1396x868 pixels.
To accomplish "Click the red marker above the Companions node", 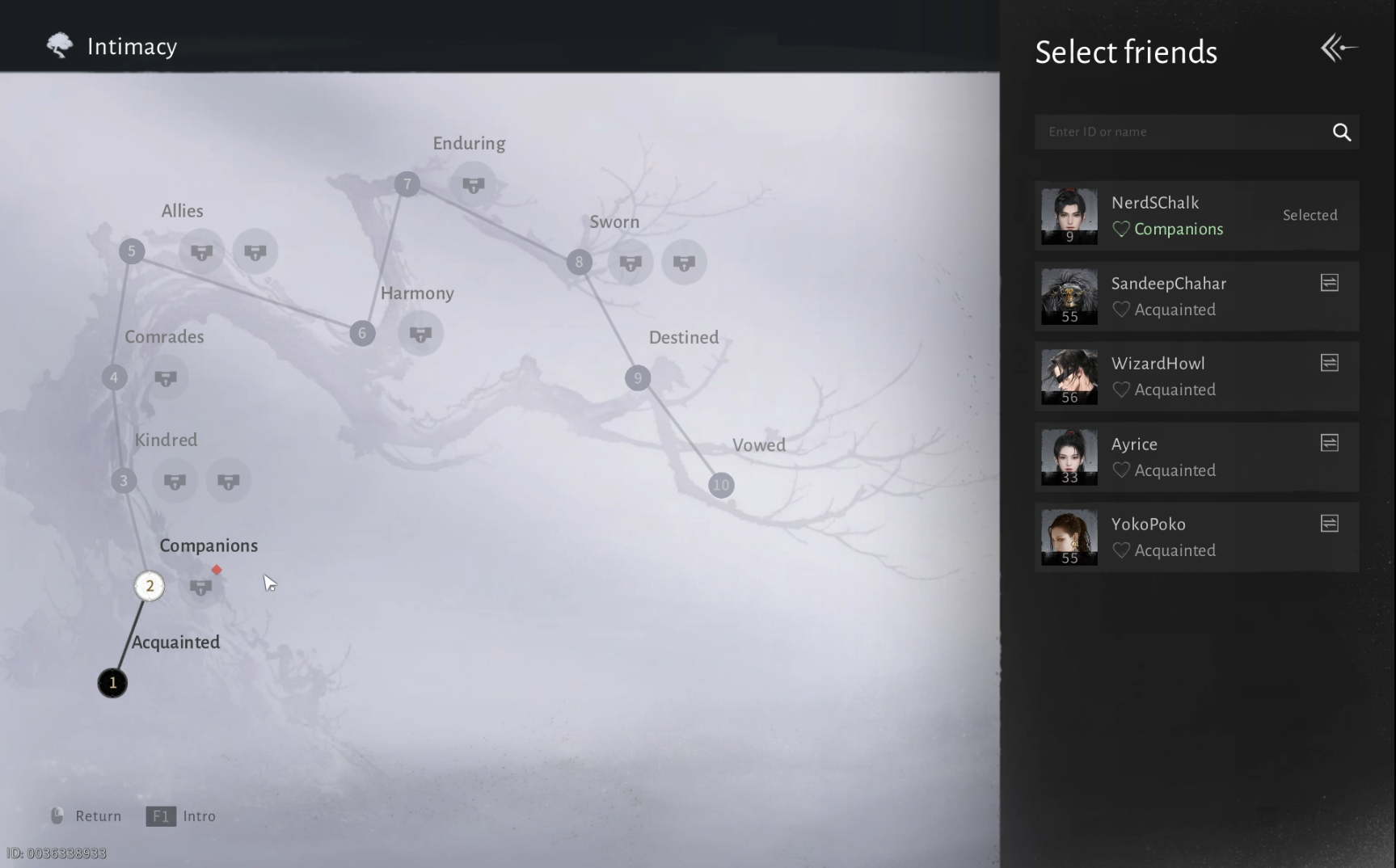I will [x=217, y=570].
